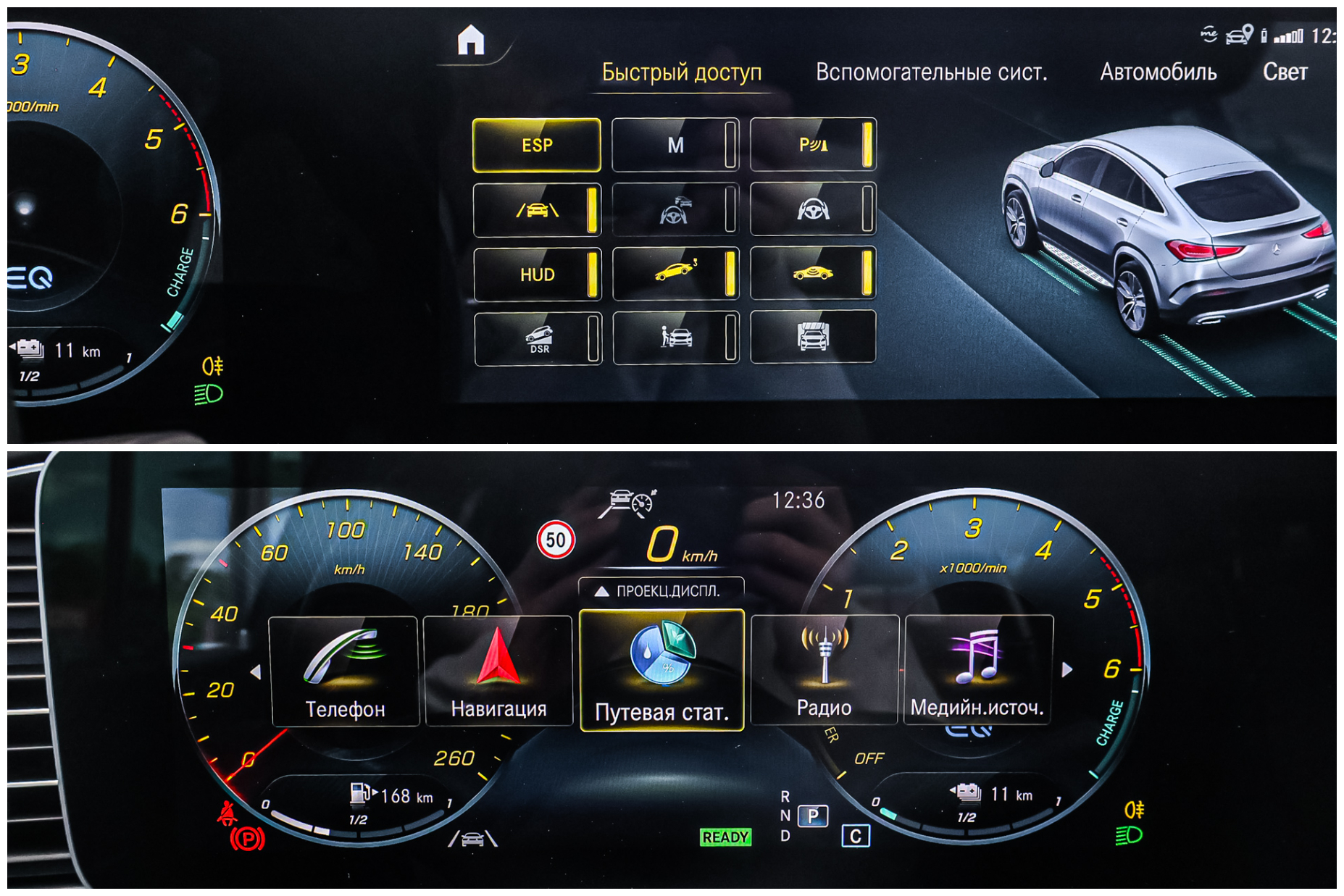Toggle the ESP button
This screenshot has width=1344, height=896.
[x=537, y=145]
